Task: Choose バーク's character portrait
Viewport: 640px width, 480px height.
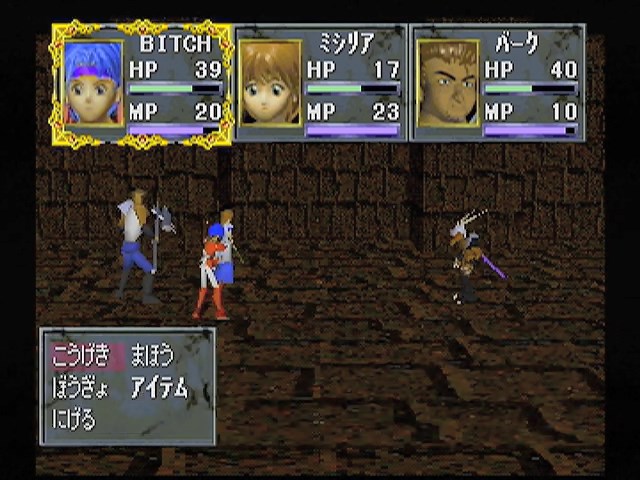Action: click(x=447, y=84)
